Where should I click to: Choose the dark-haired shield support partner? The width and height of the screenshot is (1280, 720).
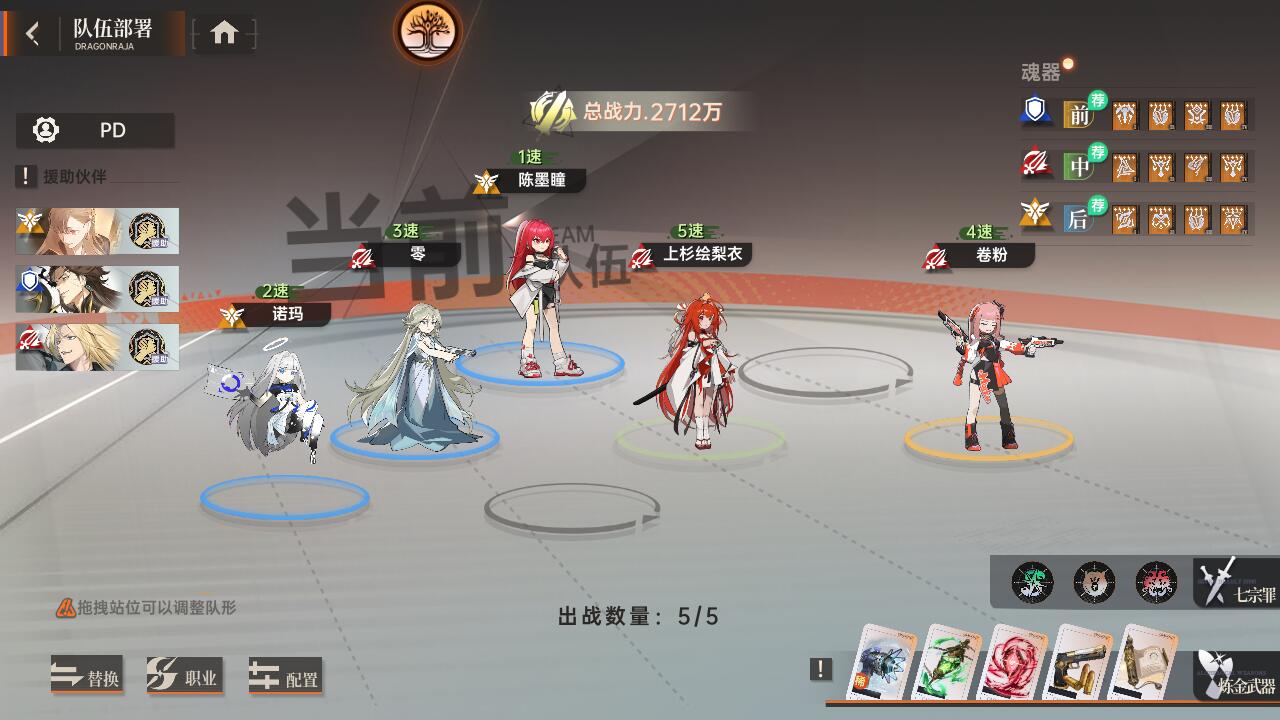coord(97,289)
